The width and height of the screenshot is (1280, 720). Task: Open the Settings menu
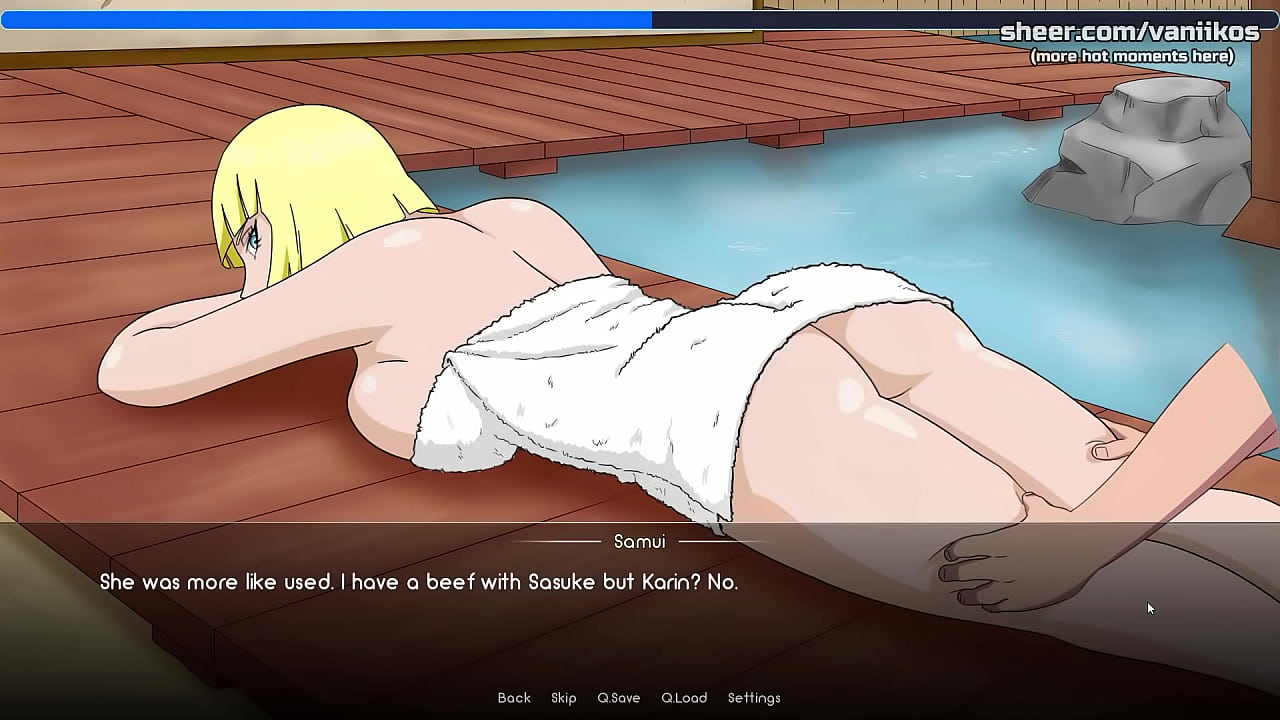(754, 698)
